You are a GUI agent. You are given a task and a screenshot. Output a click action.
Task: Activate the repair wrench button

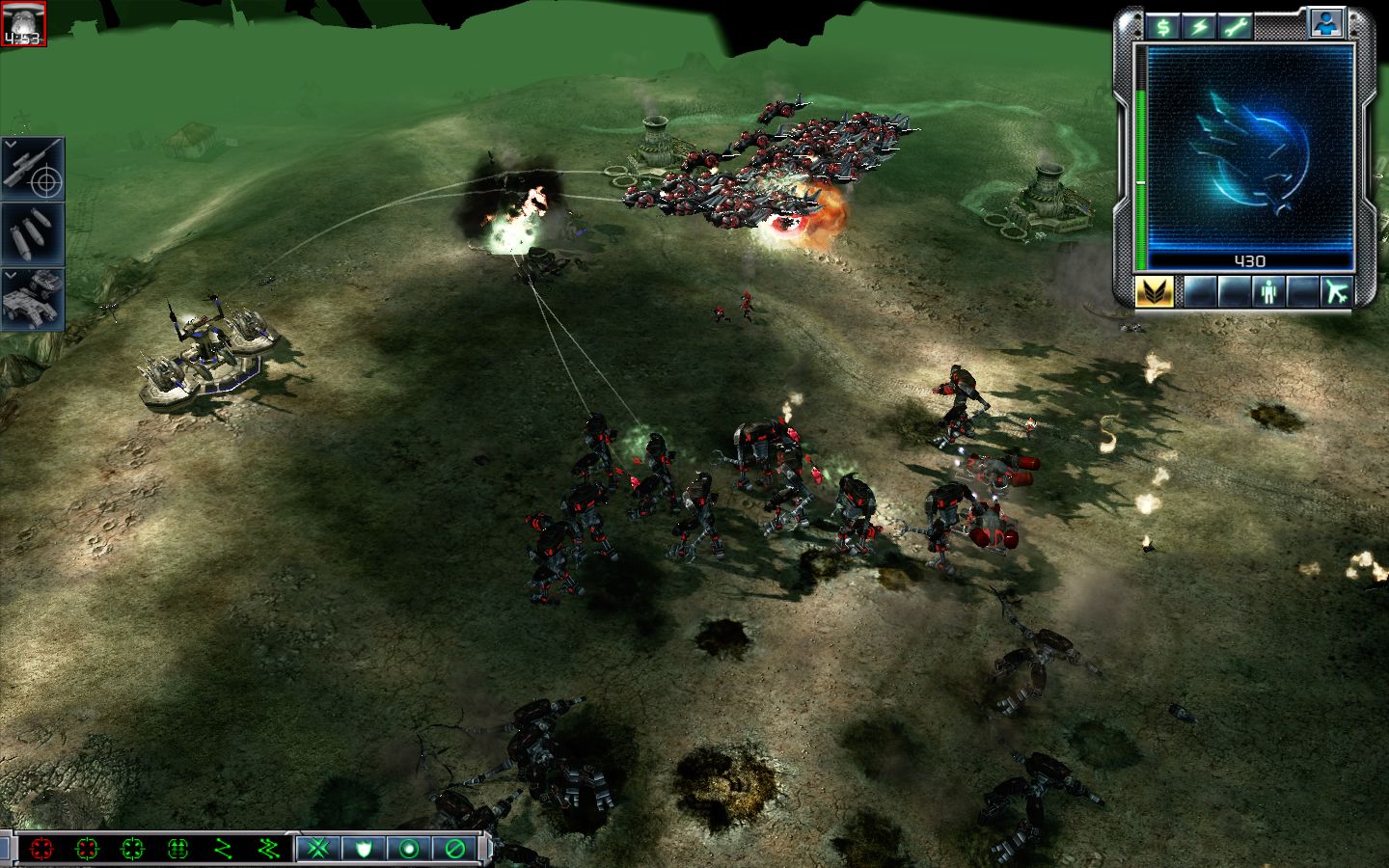pos(1233,26)
